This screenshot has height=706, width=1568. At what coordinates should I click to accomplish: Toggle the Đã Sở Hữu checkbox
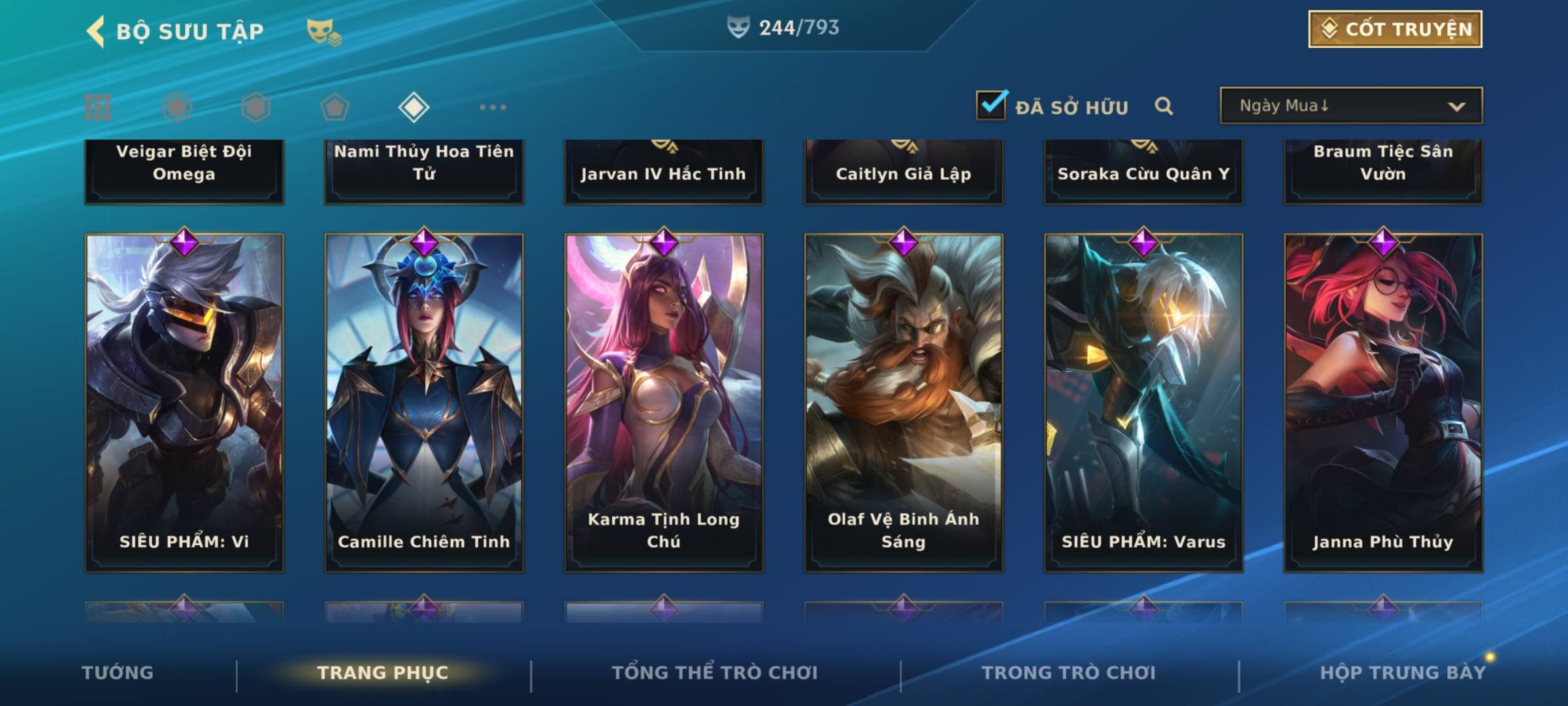pos(991,105)
